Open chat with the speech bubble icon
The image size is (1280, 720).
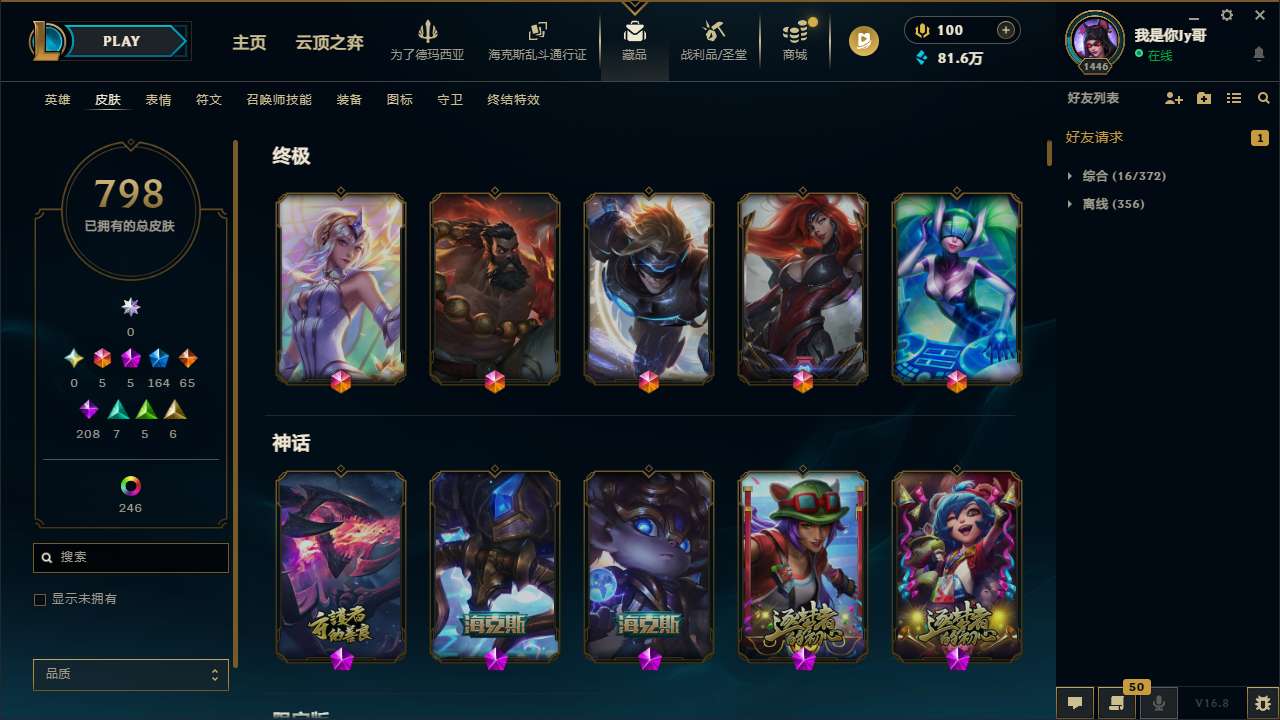pyautogui.click(x=1075, y=702)
